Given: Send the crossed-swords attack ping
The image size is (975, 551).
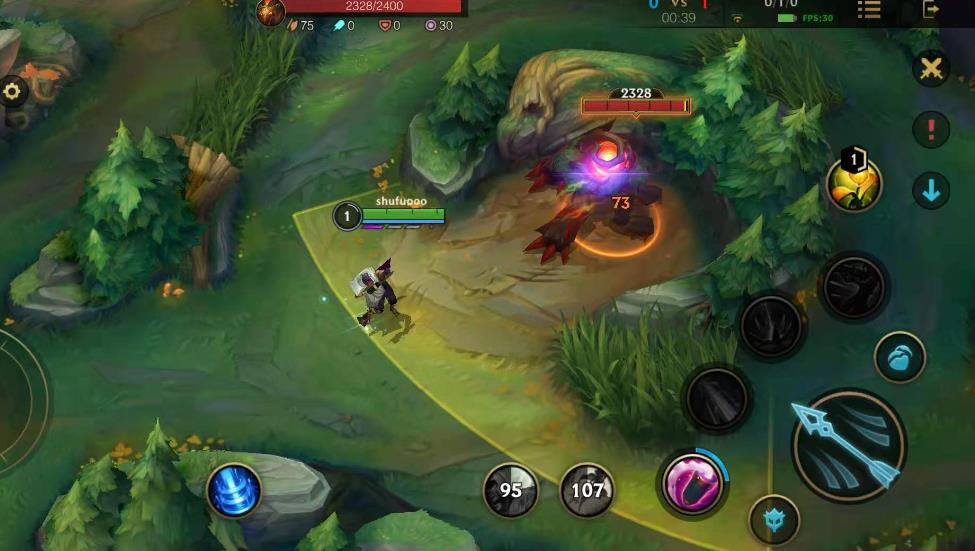Looking at the screenshot, I should click(x=932, y=68).
